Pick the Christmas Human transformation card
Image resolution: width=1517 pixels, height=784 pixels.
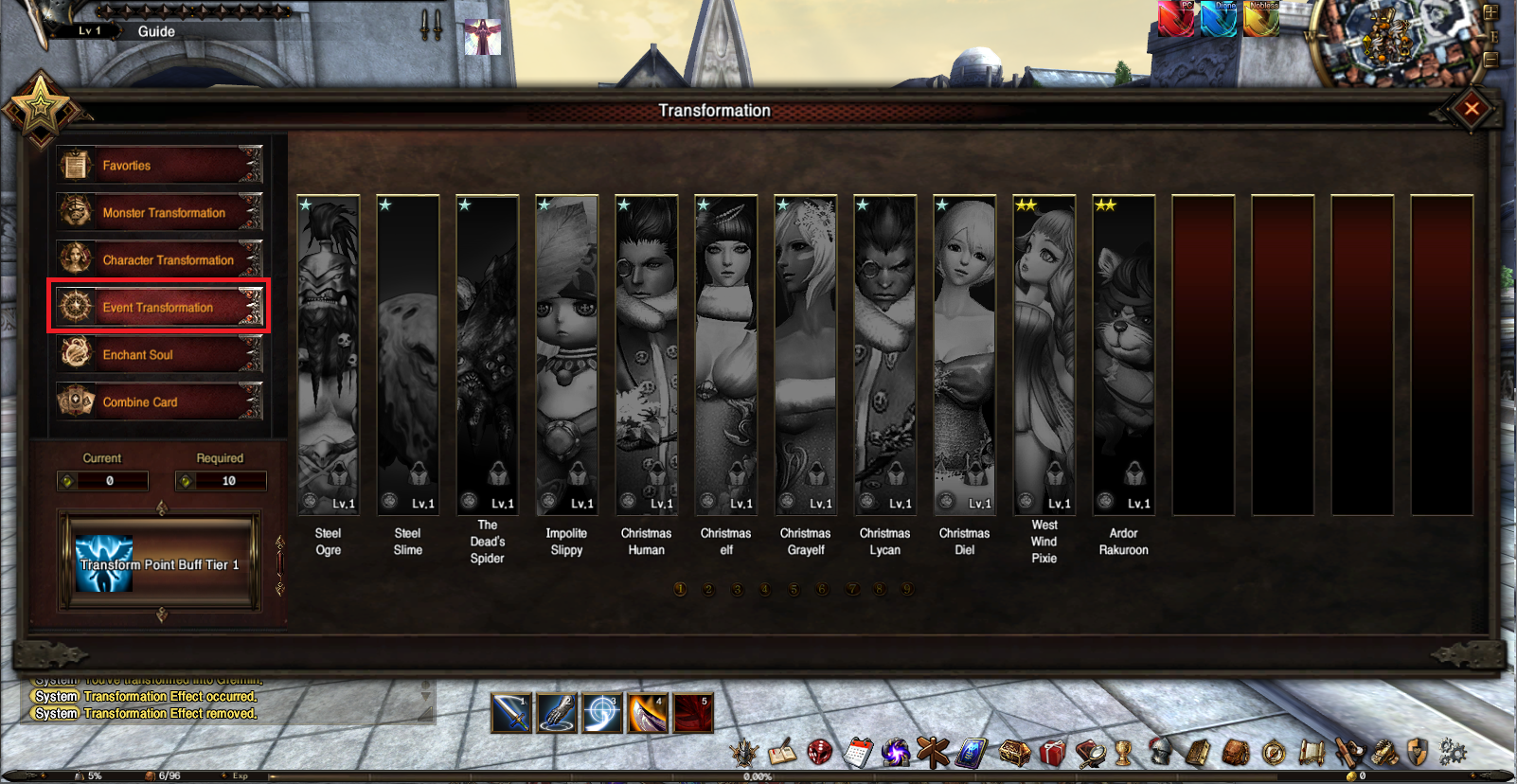click(647, 355)
